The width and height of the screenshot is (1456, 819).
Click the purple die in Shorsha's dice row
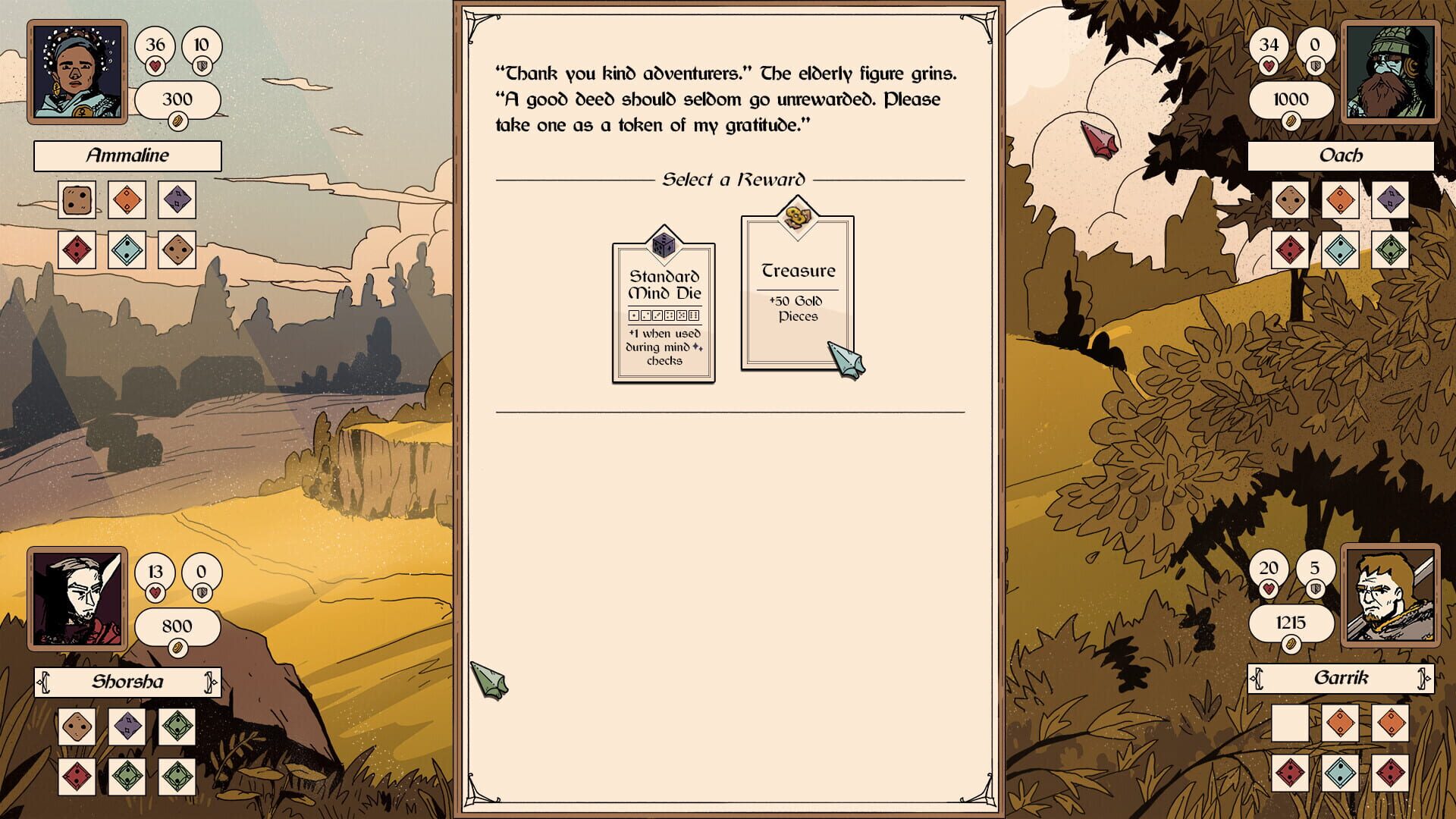(127, 726)
